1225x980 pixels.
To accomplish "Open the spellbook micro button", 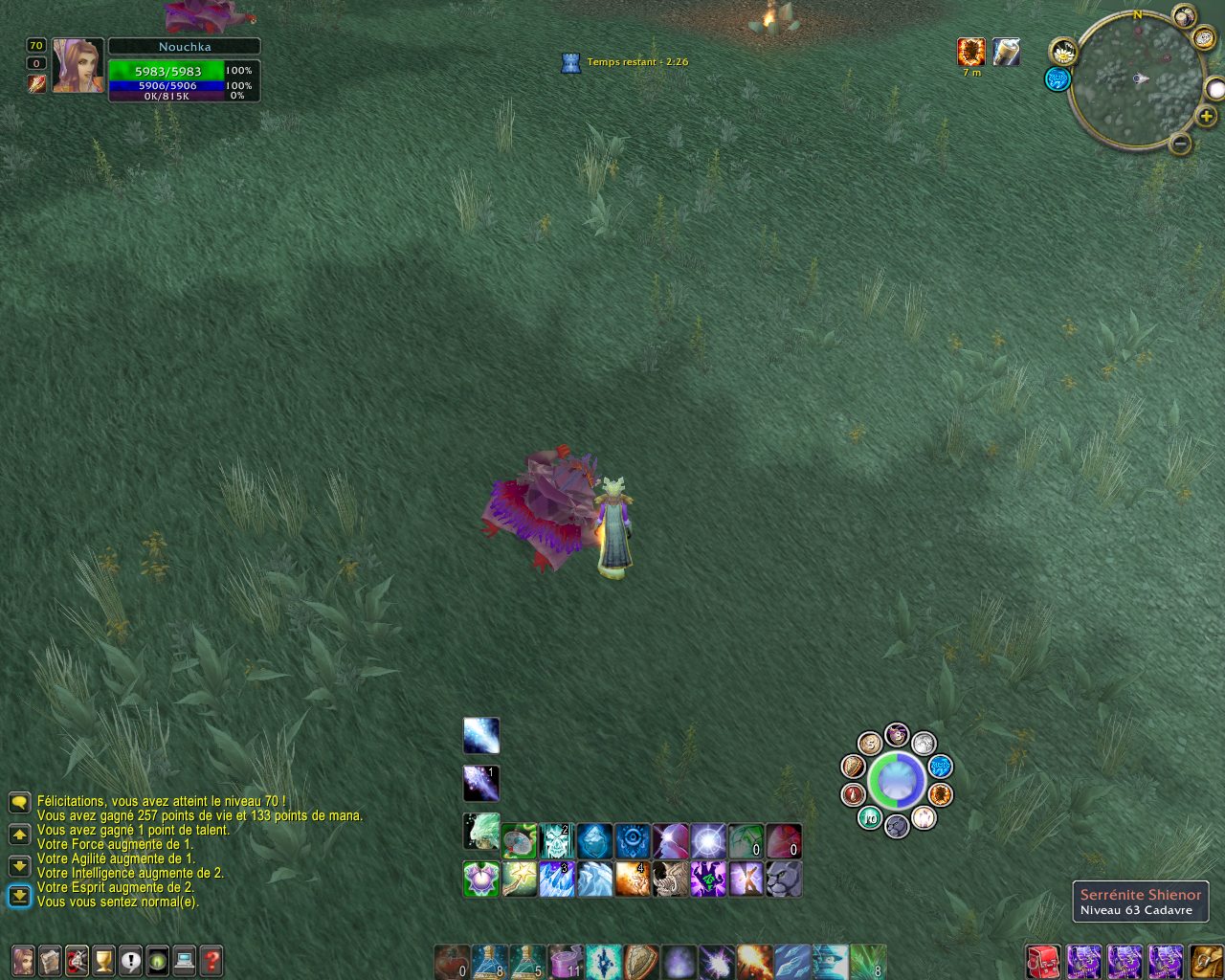I will pos(50,960).
